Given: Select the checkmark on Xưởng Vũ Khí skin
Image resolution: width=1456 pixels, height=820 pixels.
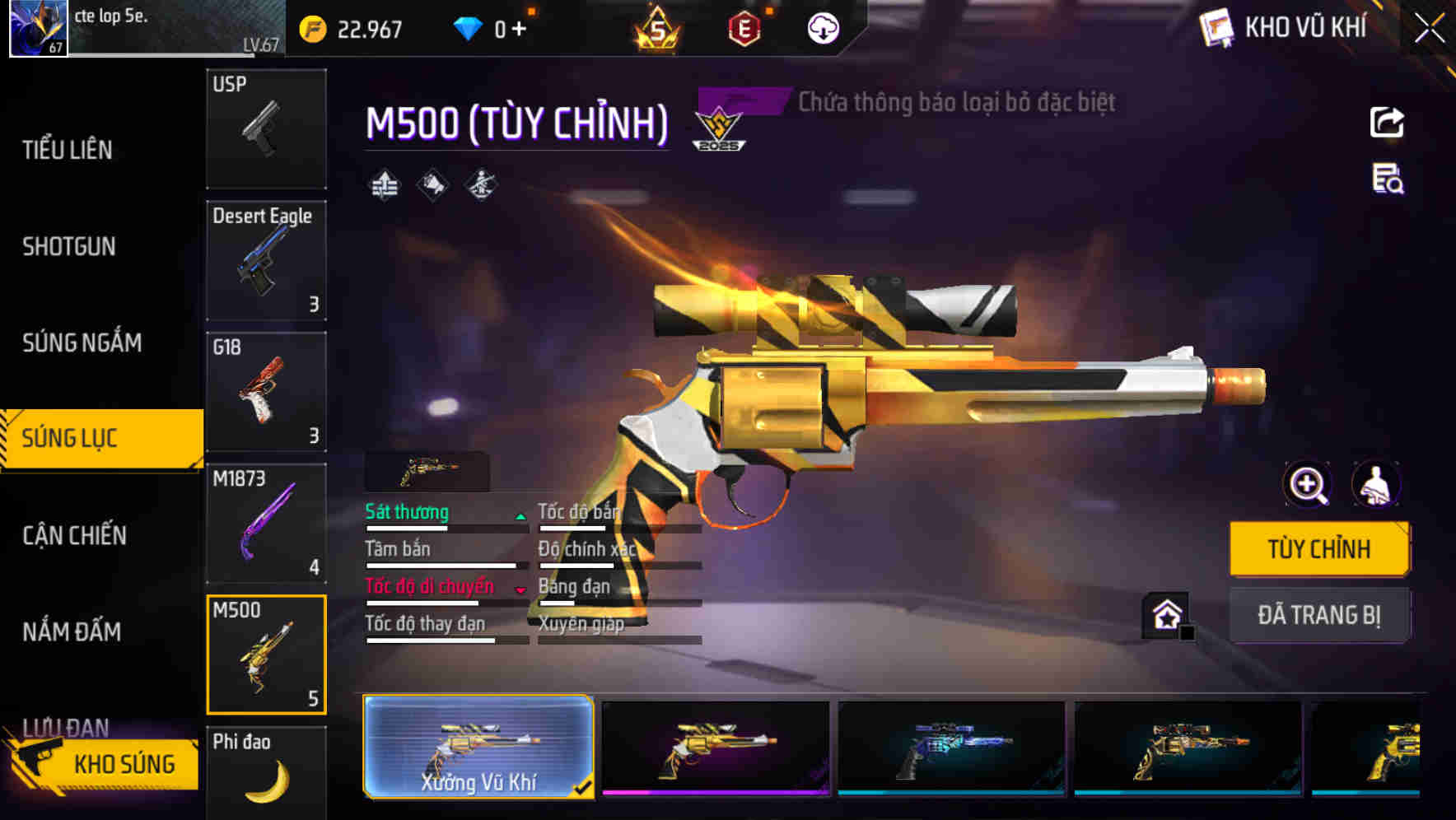Looking at the screenshot, I should coord(585,786).
